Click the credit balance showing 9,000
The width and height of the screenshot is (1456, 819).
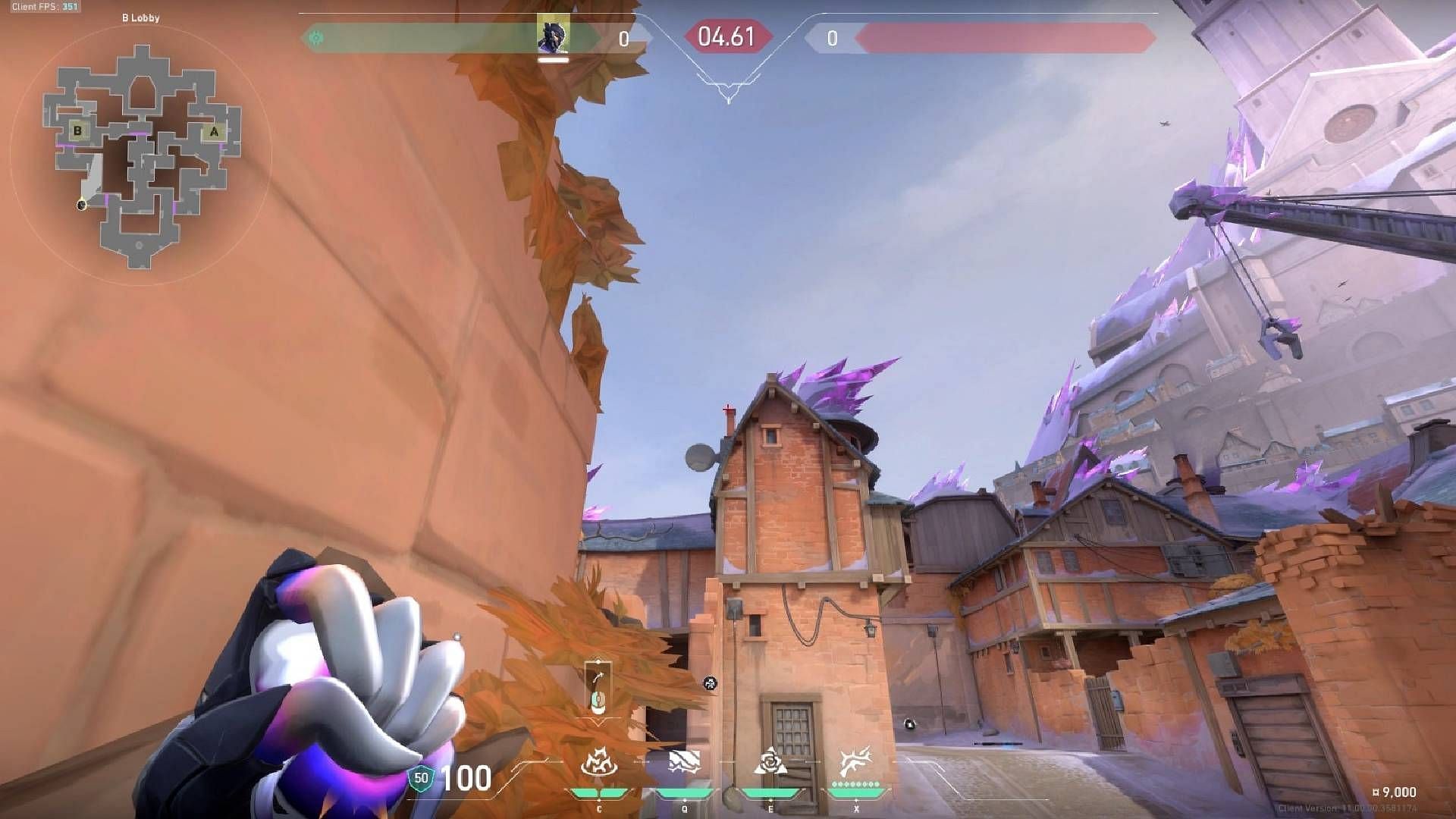click(1394, 791)
